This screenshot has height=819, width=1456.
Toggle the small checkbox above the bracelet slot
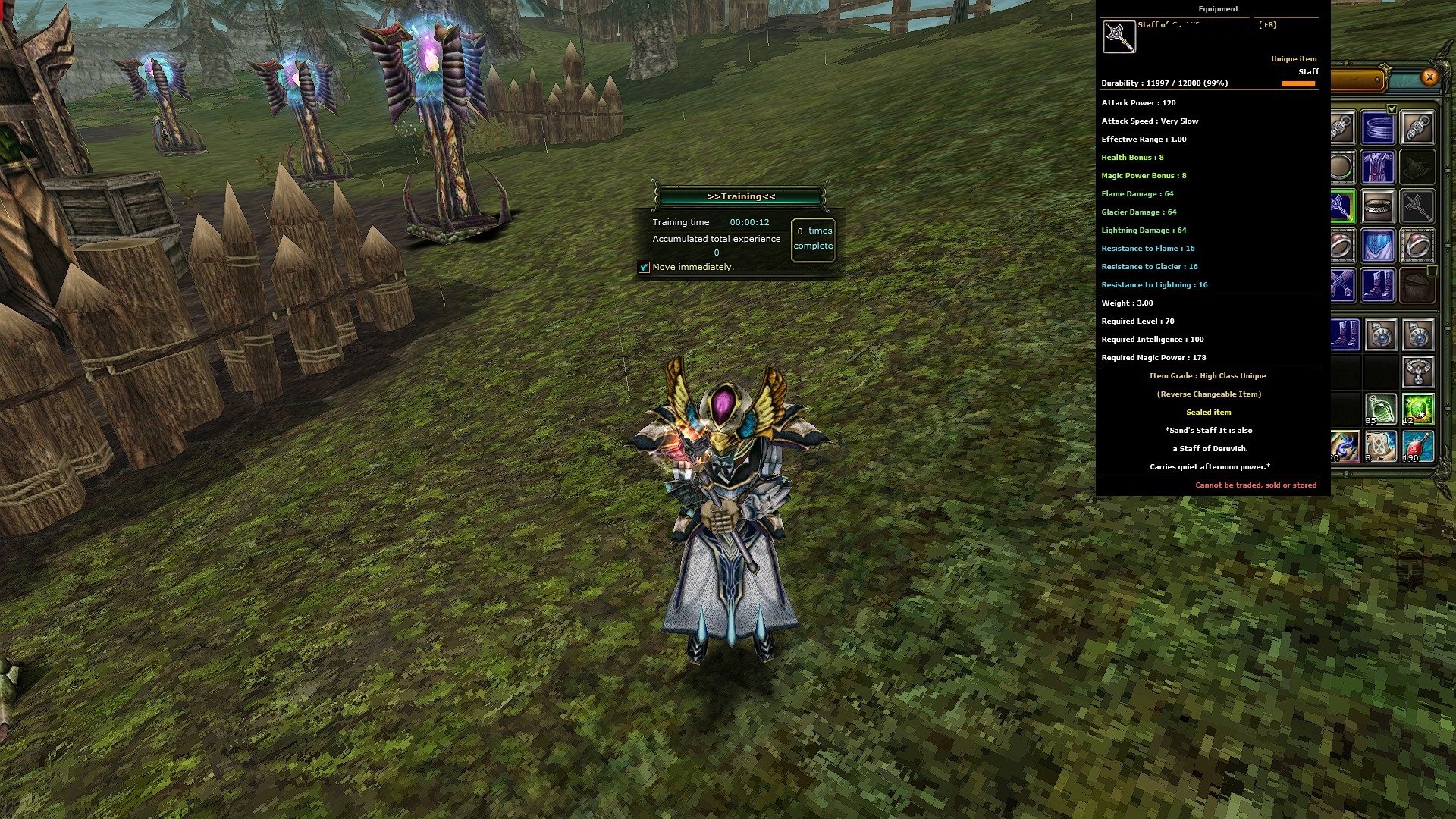tap(1392, 109)
